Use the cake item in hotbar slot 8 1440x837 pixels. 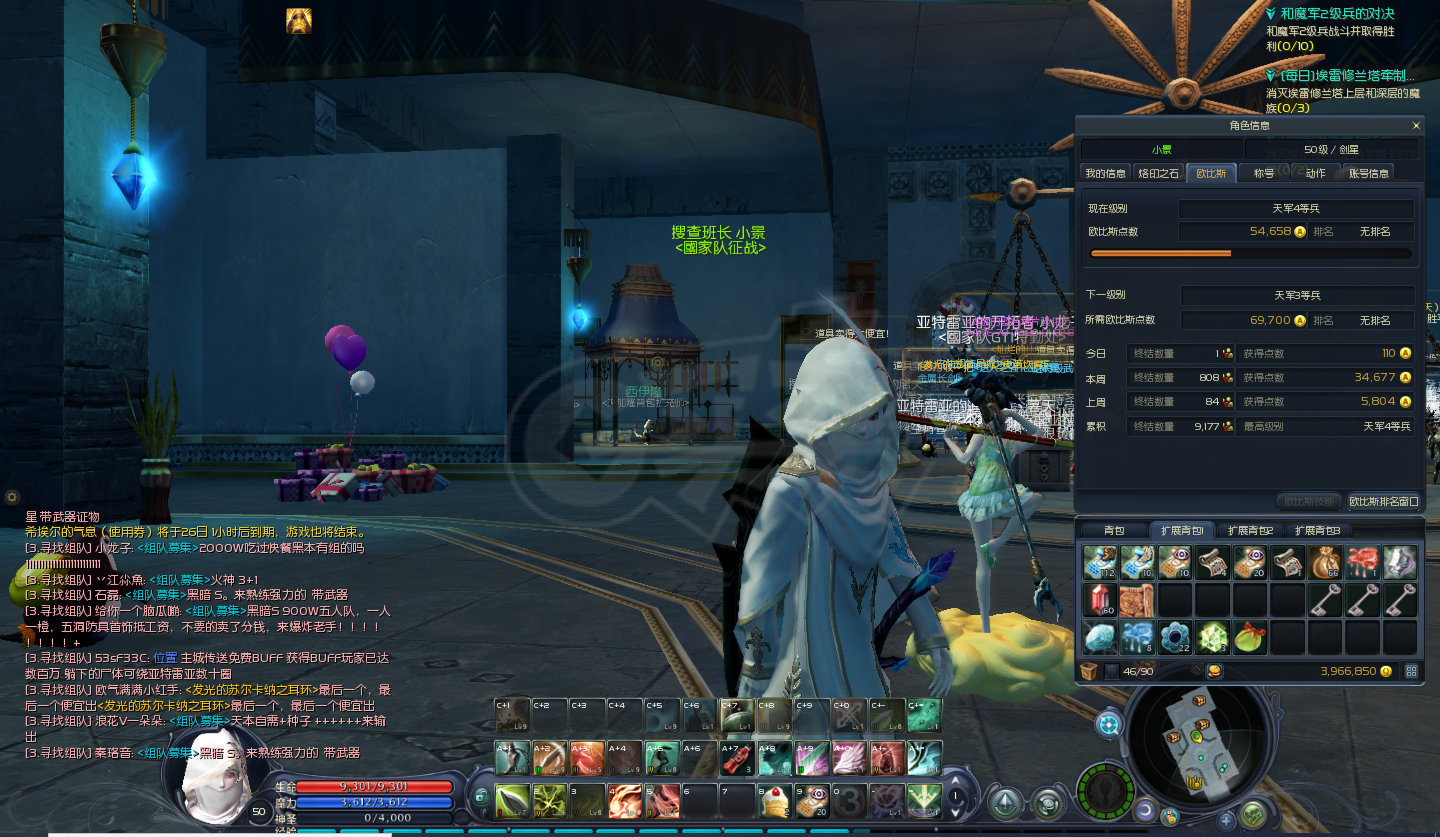click(x=773, y=801)
